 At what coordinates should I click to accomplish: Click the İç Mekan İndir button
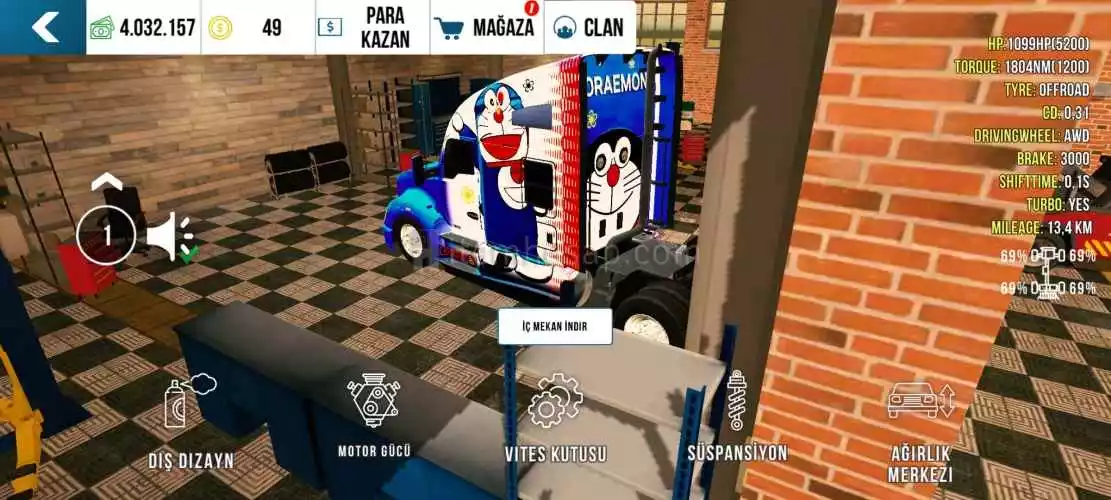click(x=554, y=326)
